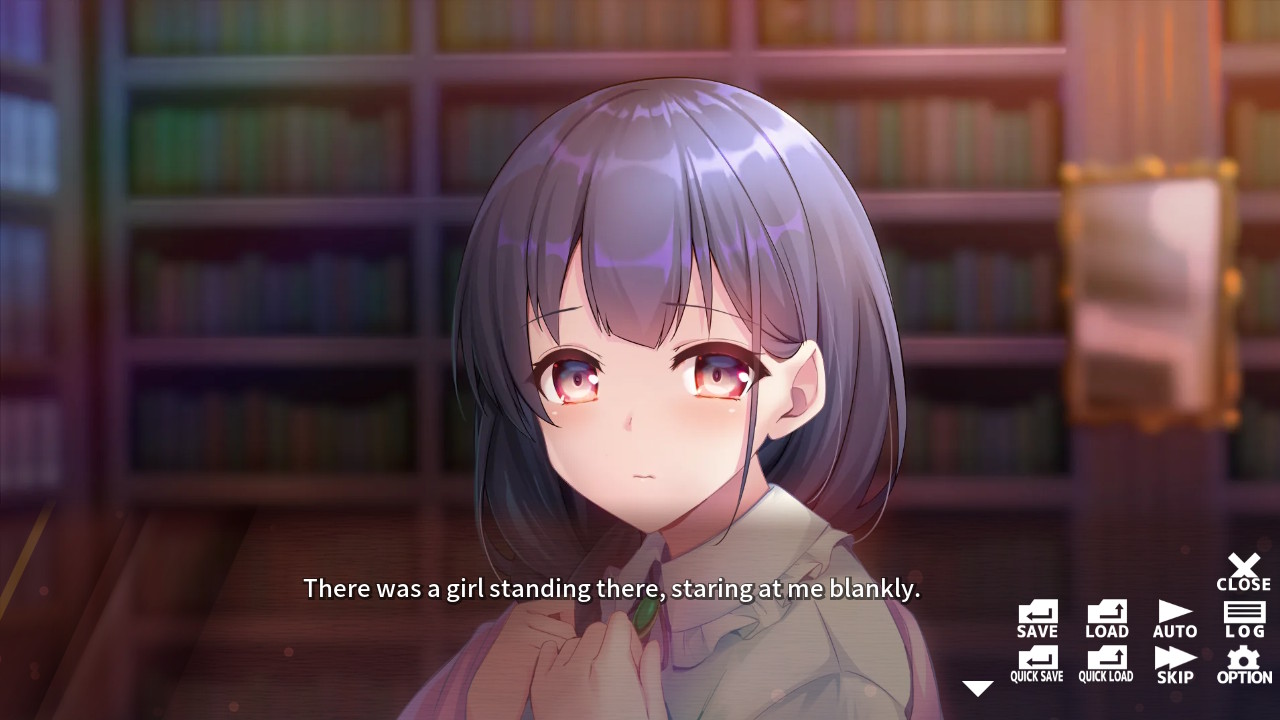
Task: Click the SKIP fast-forward icon
Action: coord(1175,660)
